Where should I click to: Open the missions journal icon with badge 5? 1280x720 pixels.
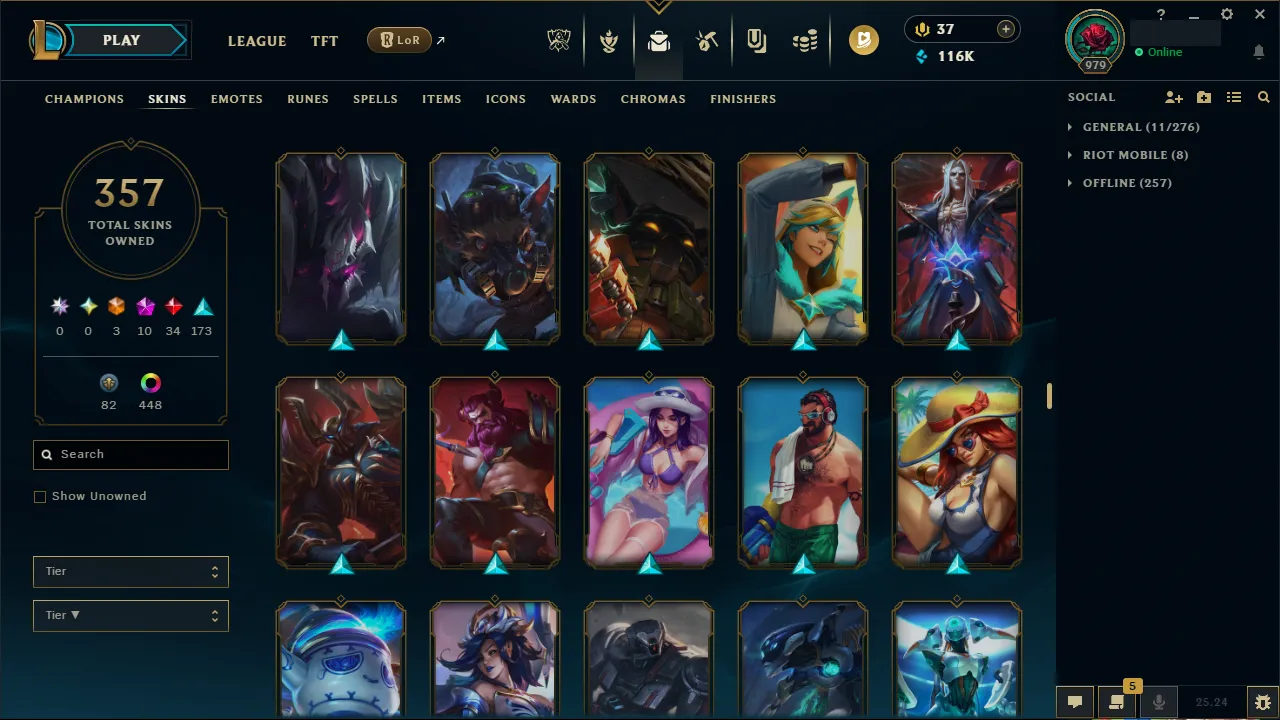(x=1117, y=701)
